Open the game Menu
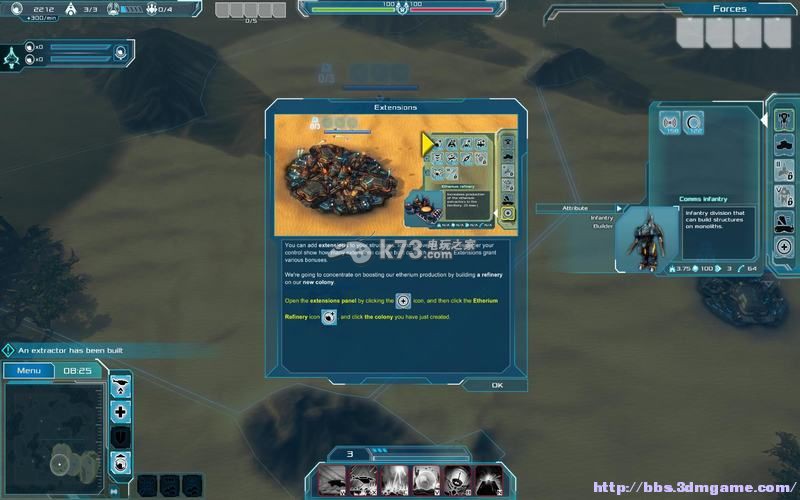 (29, 370)
